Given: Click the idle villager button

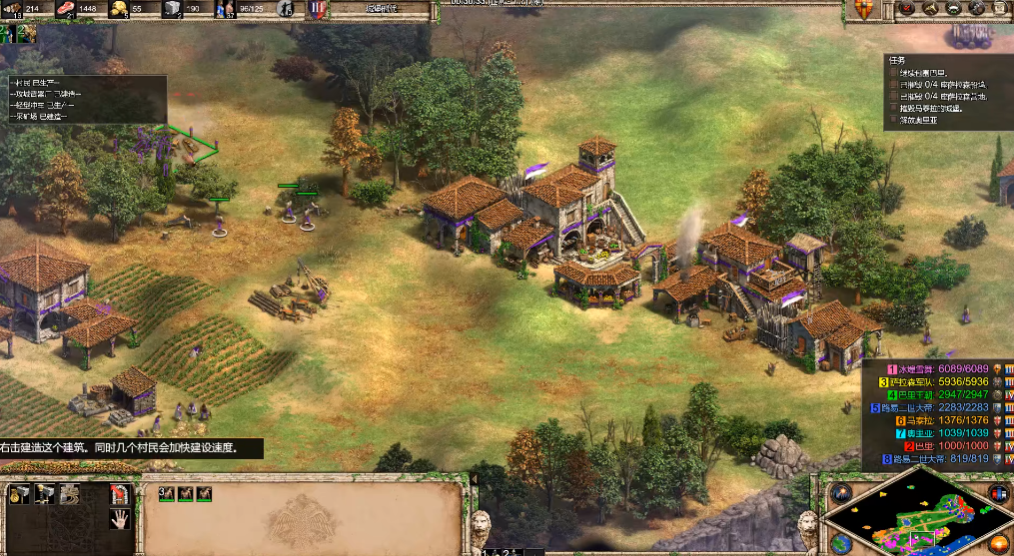Looking at the screenshot, I should click(x=286, y=10).
